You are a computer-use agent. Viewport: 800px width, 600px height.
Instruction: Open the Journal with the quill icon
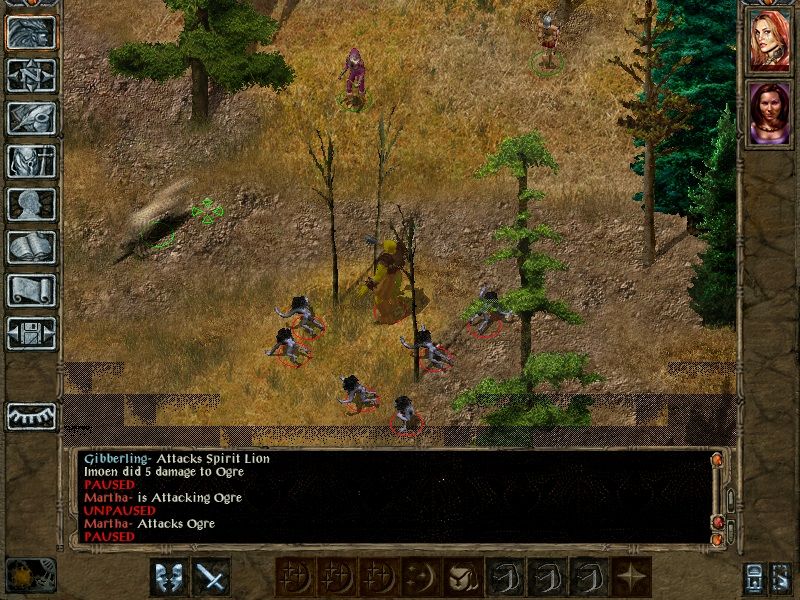coord(31,118)
